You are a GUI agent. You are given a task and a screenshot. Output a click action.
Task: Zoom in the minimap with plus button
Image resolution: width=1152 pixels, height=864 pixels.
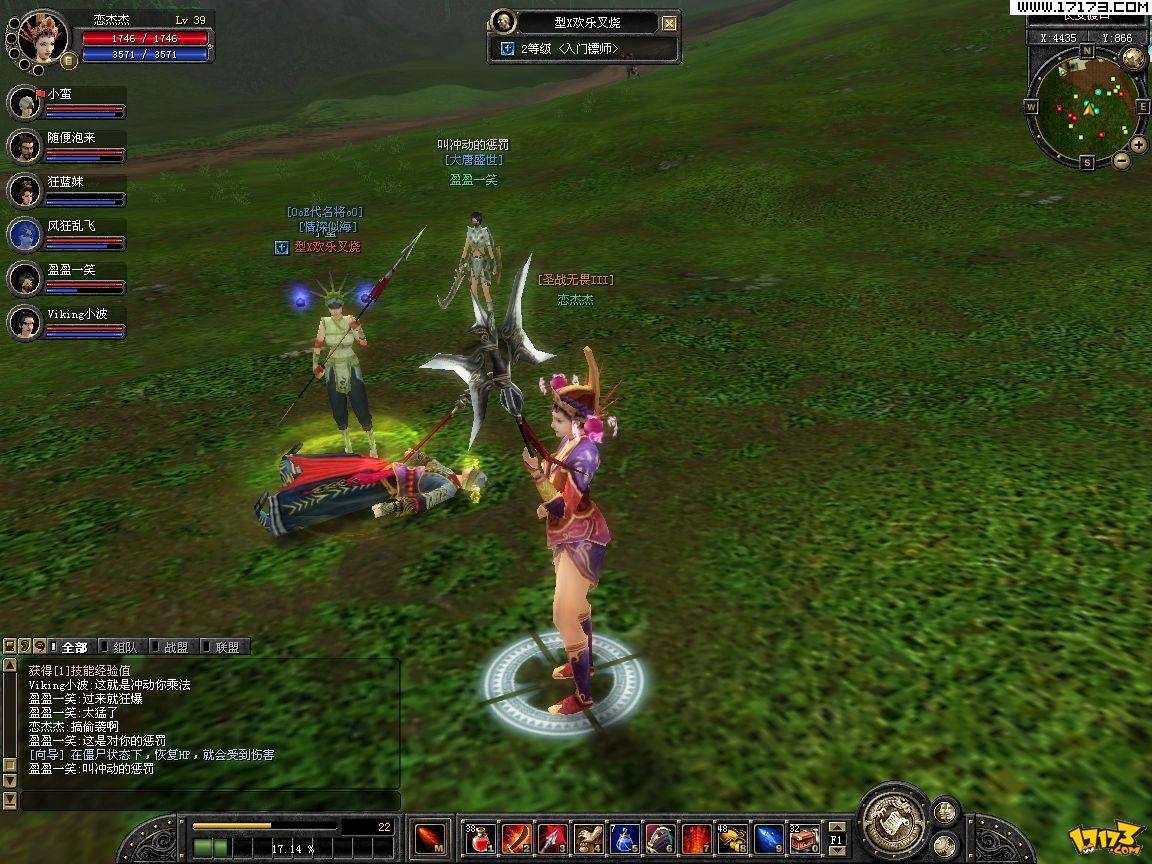point(1137,146)
